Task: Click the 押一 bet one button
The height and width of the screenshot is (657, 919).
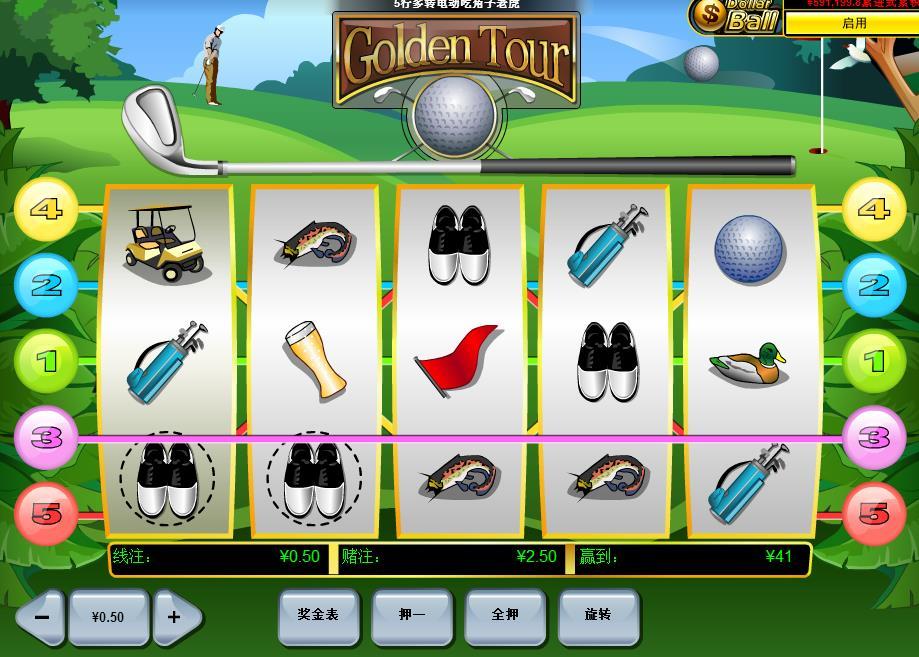Action: pos(411,615)
